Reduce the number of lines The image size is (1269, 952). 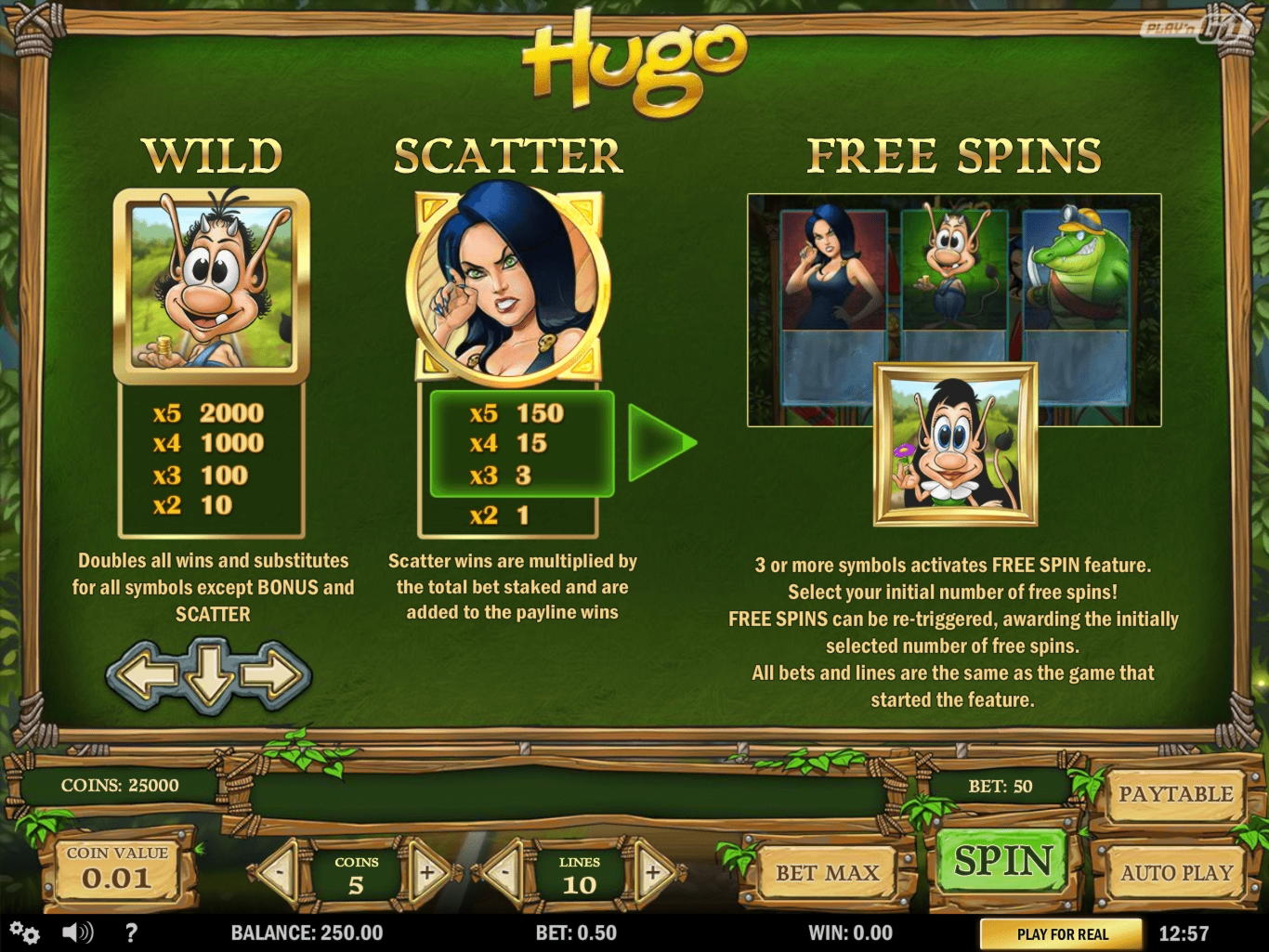tap(504, 873)
